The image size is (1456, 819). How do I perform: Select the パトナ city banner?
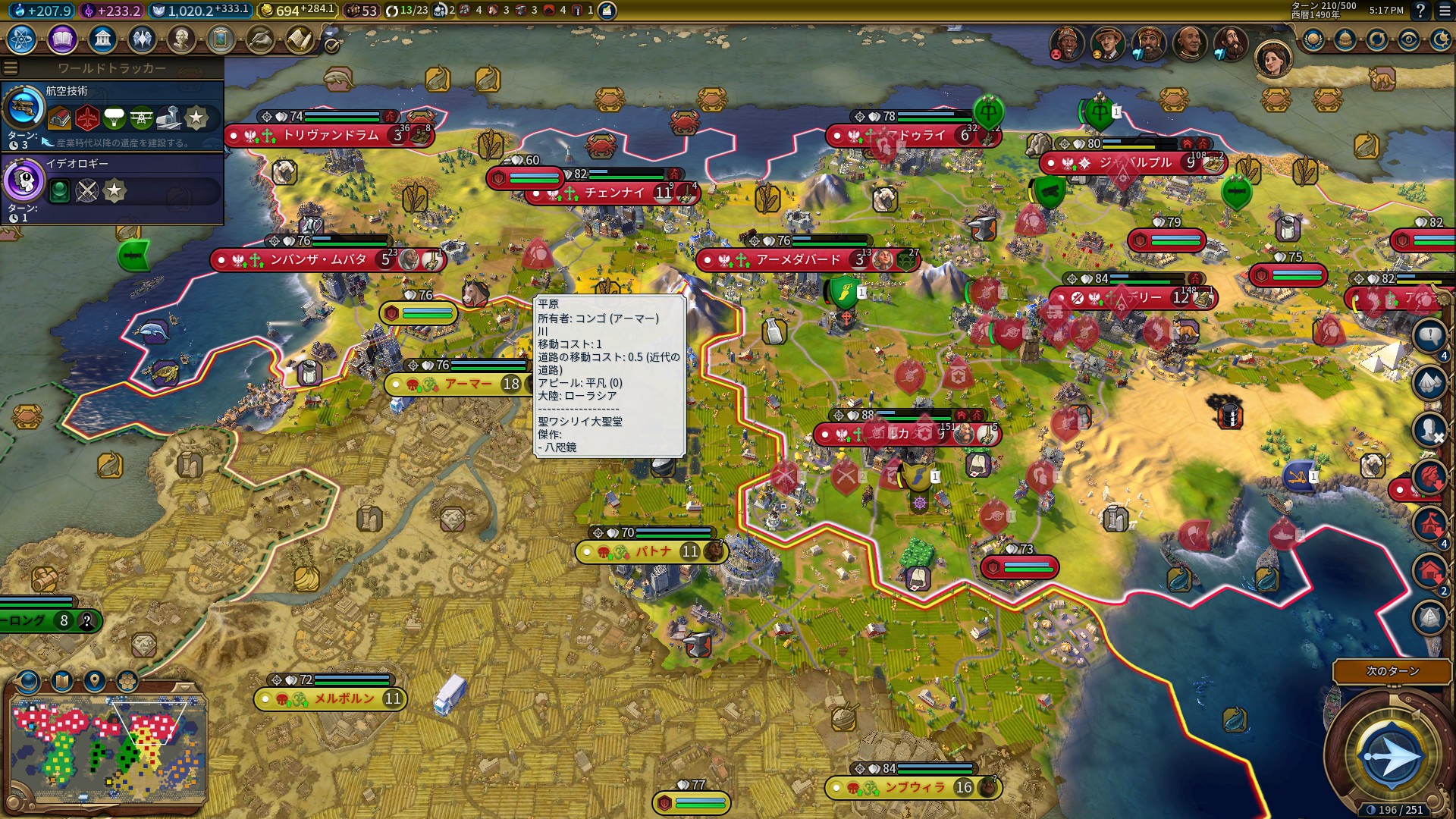coord(652,551)
